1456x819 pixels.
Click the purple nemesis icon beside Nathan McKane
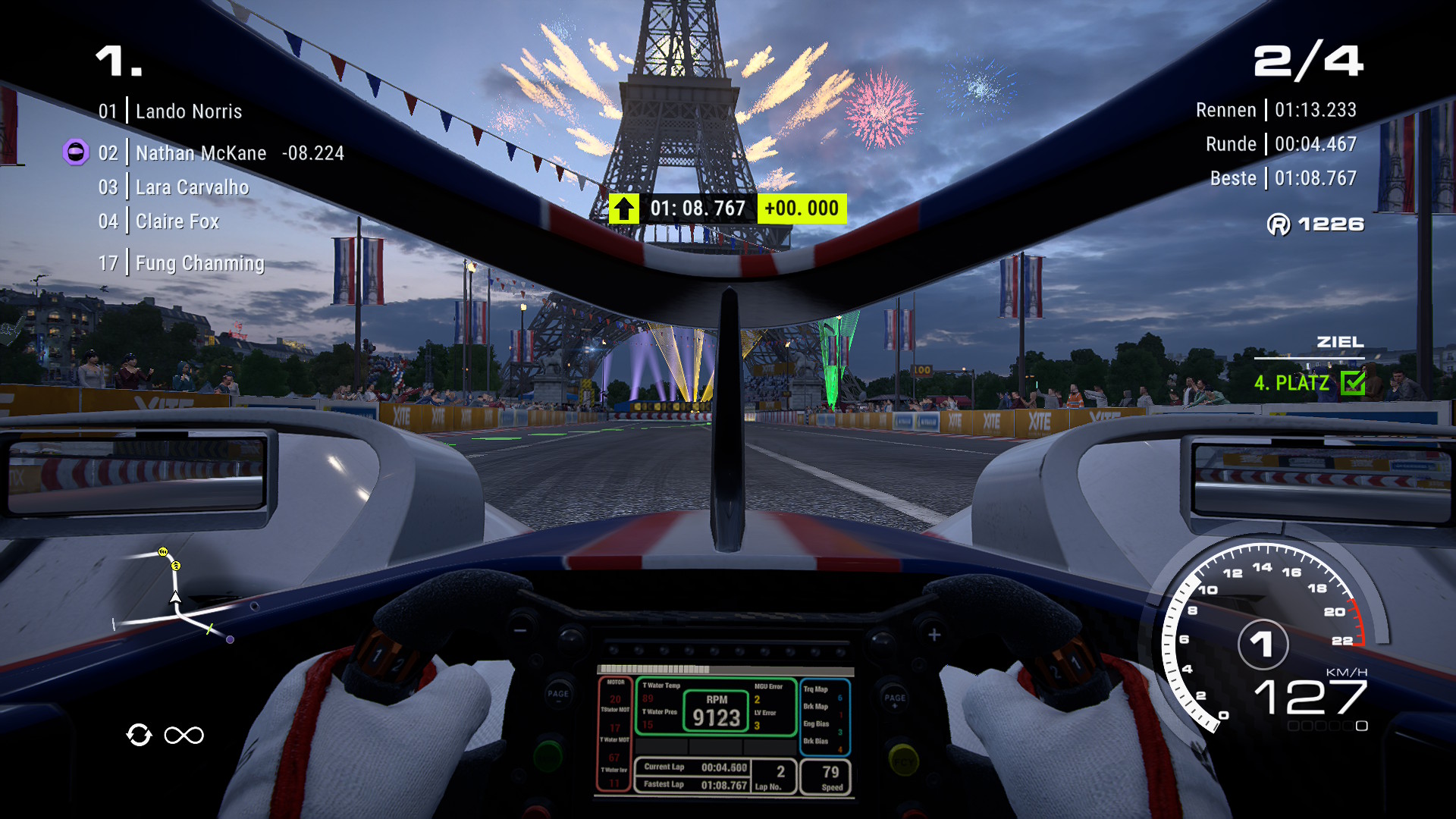[x=76, y=152]
